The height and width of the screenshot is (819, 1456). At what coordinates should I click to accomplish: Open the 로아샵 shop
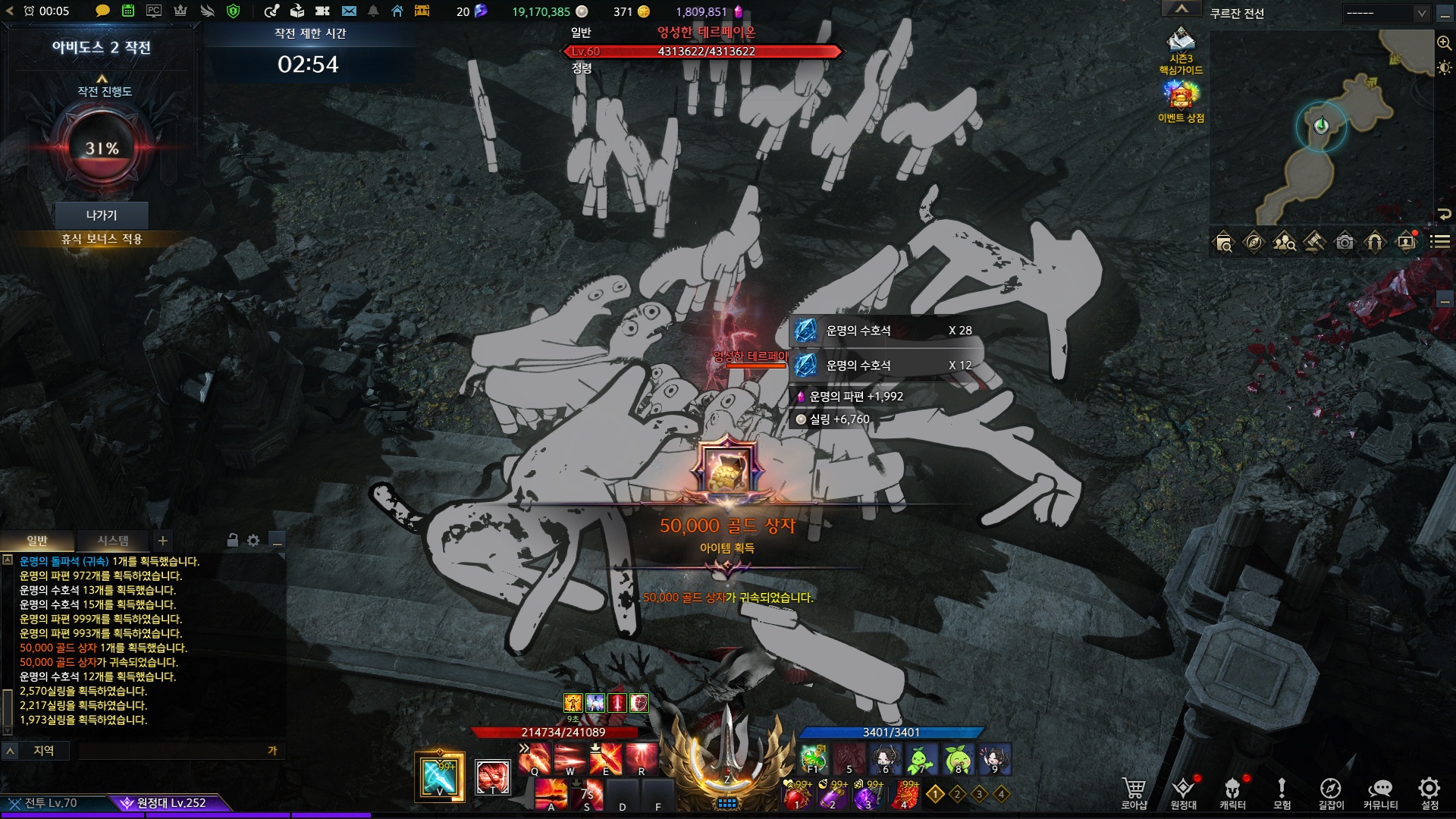point(1134,792)
